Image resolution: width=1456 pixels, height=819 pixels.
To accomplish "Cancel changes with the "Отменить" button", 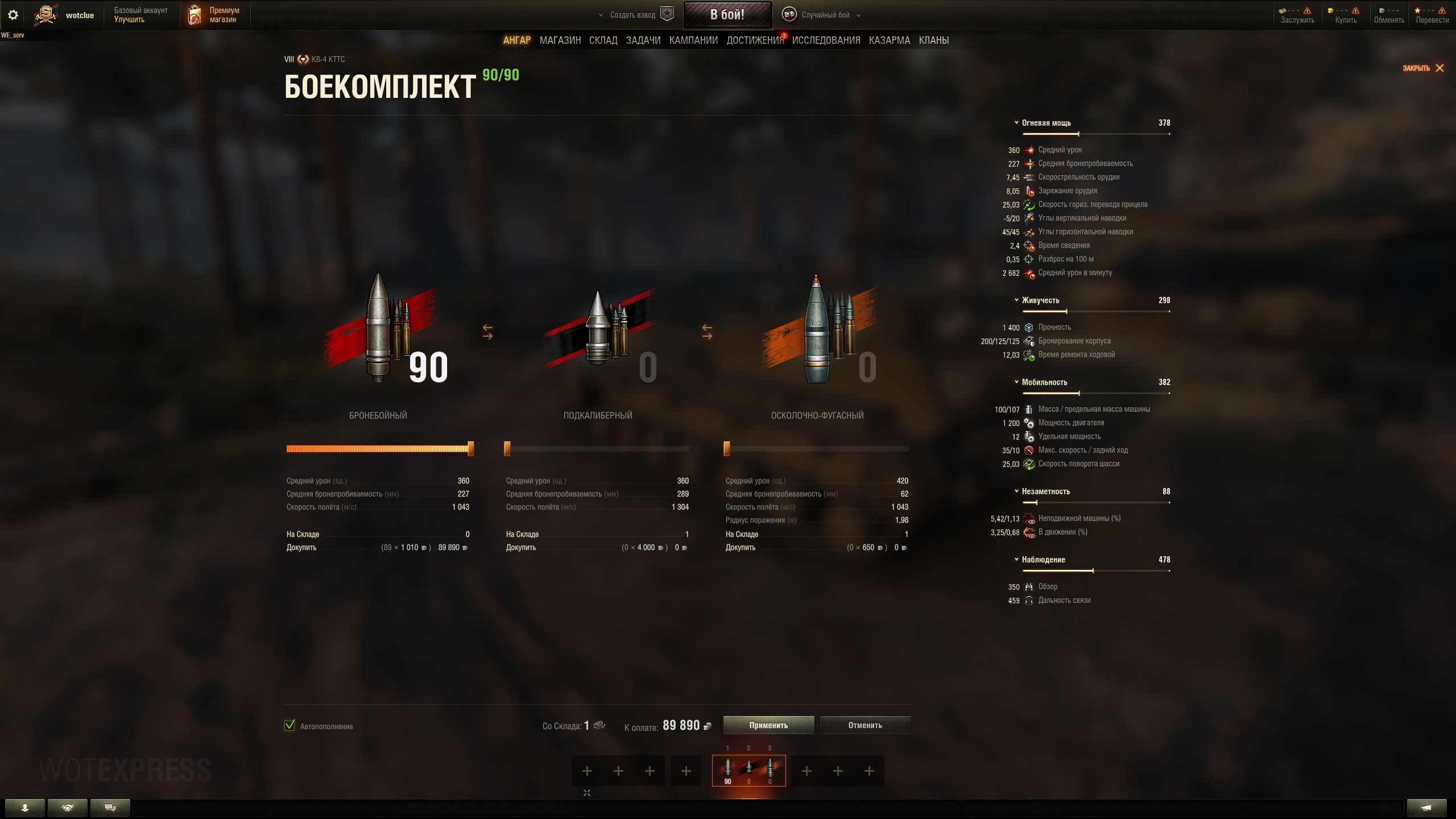I will coord(864,725).
